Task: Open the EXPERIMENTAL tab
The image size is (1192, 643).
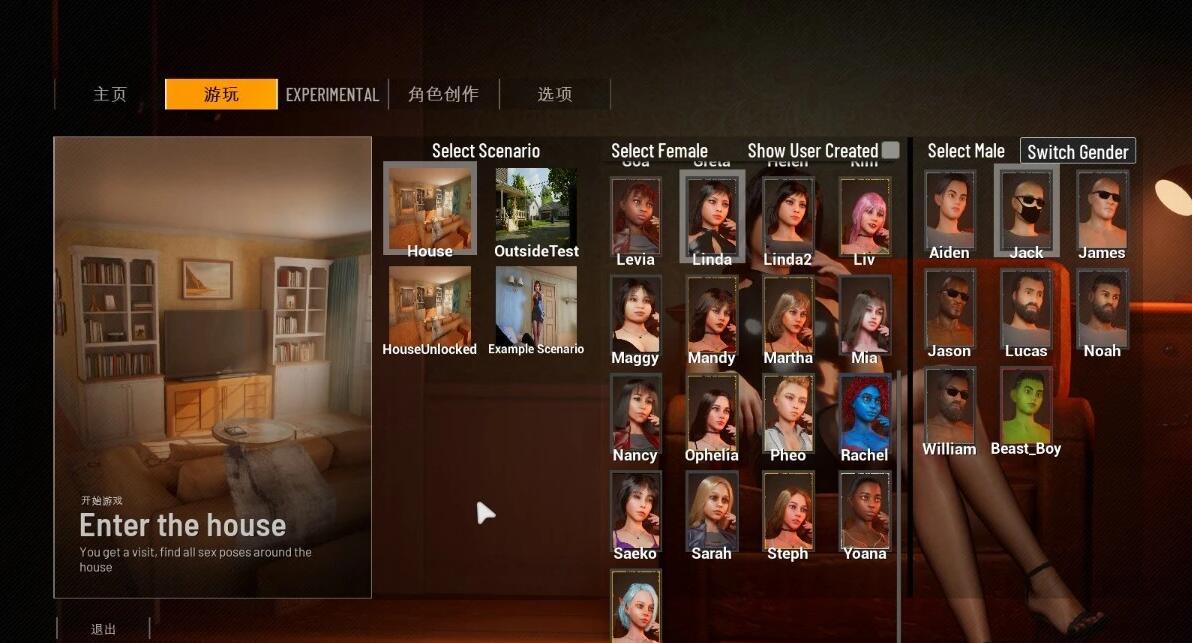Action: (332, 95)
